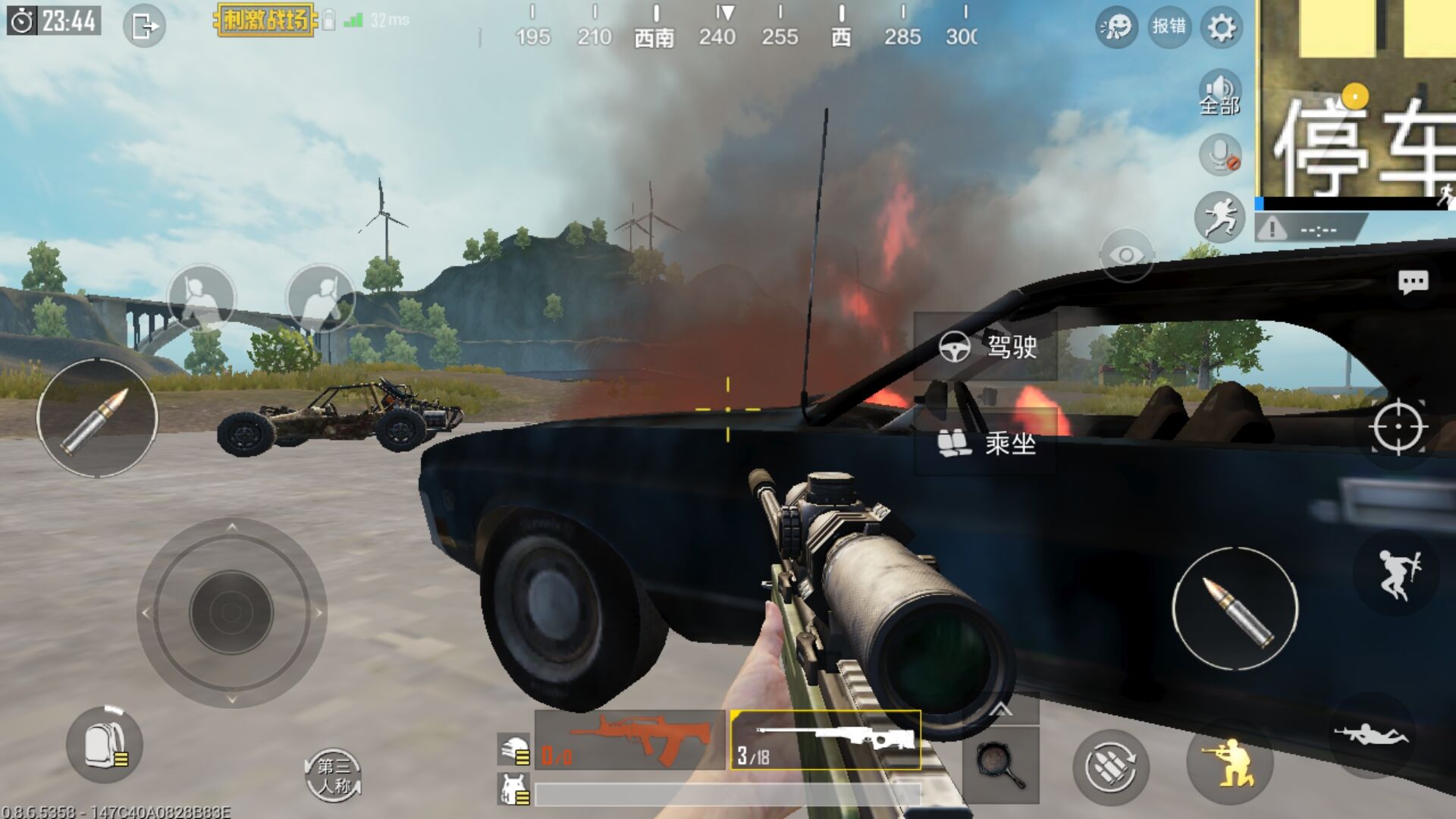Toggle the crouch stance
Screen dimensions: 1456x819
click(1229, 763)
